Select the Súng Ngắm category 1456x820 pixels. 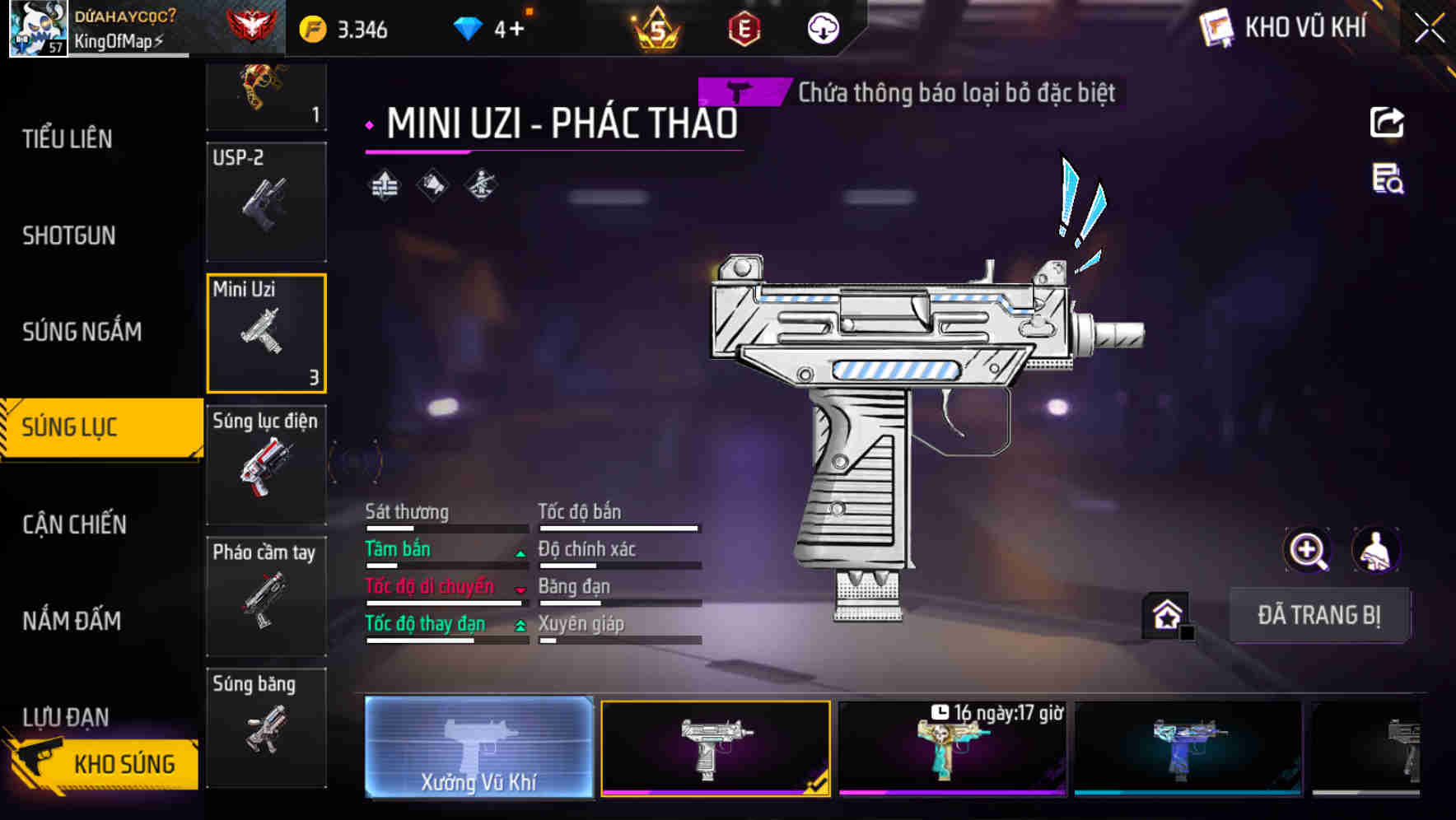click(x=82, y=332)
